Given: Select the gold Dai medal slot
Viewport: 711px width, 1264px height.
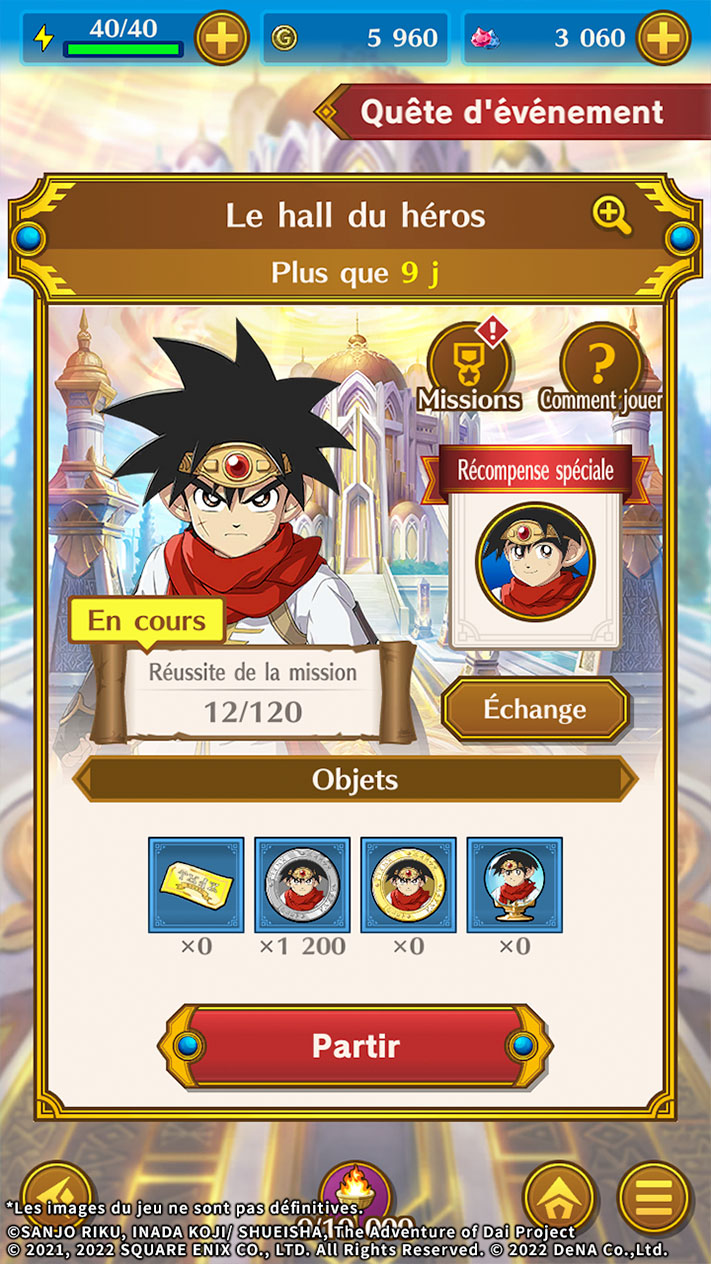Looking at the screenshot, I should coord(408,884).
